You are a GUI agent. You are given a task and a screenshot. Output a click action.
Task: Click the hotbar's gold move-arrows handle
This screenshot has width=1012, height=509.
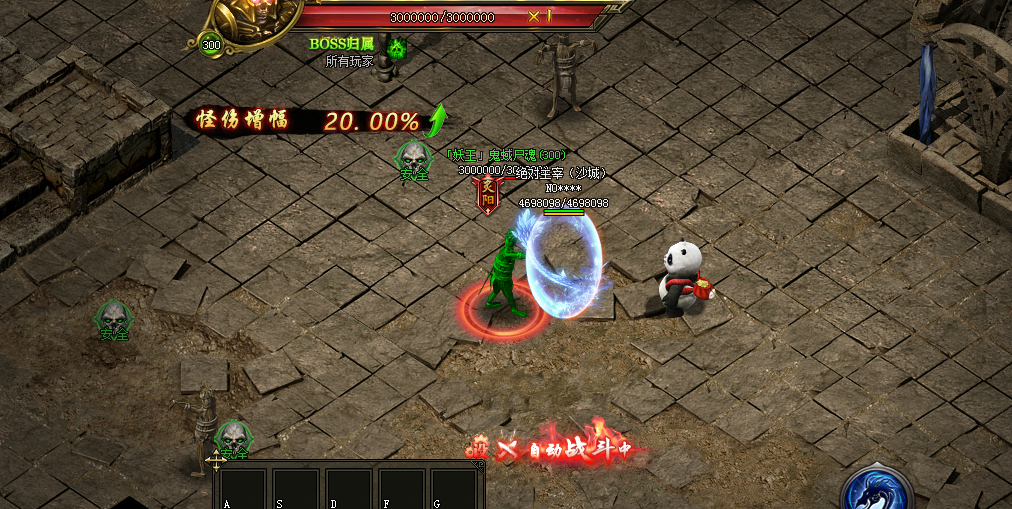click(x=216, y=462)
